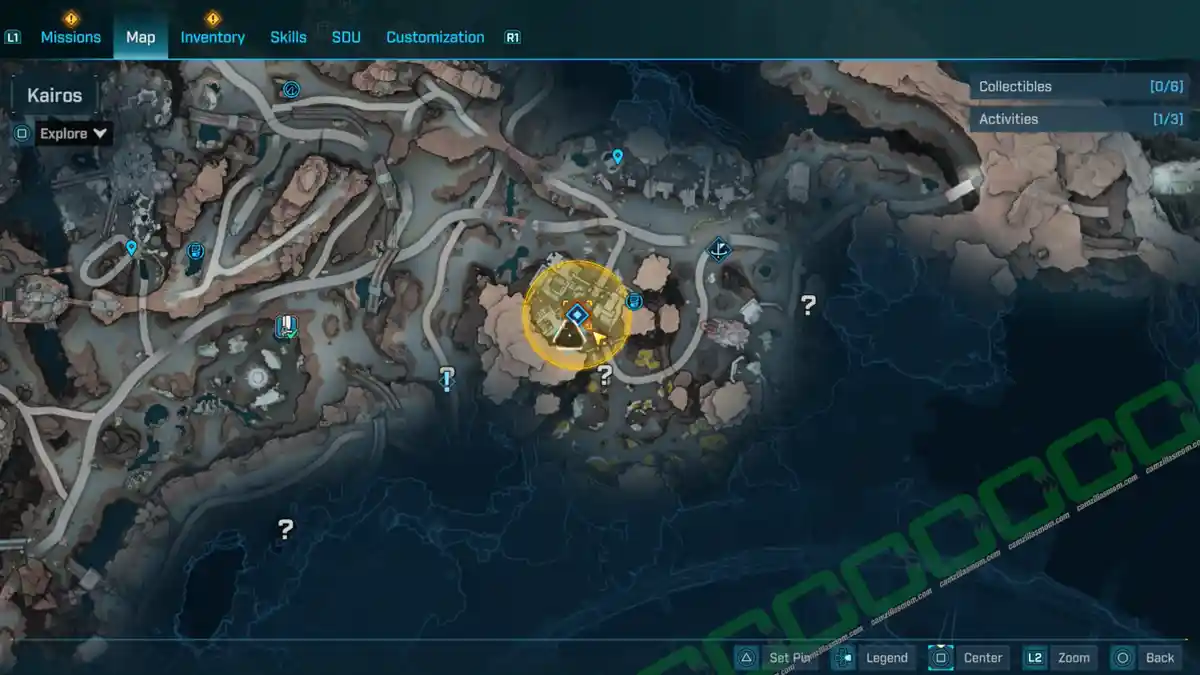Viewport: 1200px width, 675px height.
Task: Click the circular gauge marker on the map
Action: (x=292, y=90)
